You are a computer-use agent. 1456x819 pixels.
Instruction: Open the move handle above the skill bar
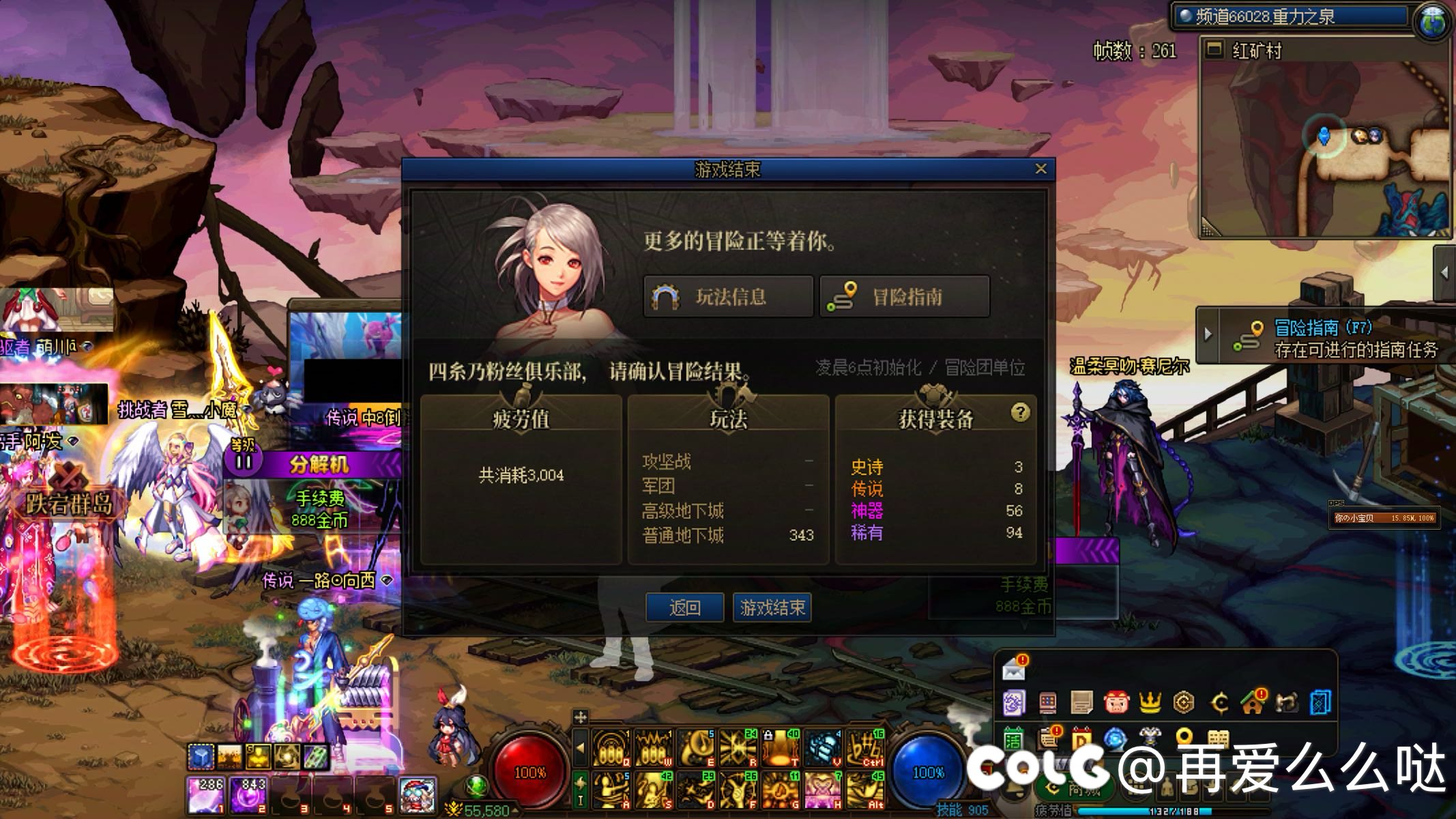coord(580,717)
